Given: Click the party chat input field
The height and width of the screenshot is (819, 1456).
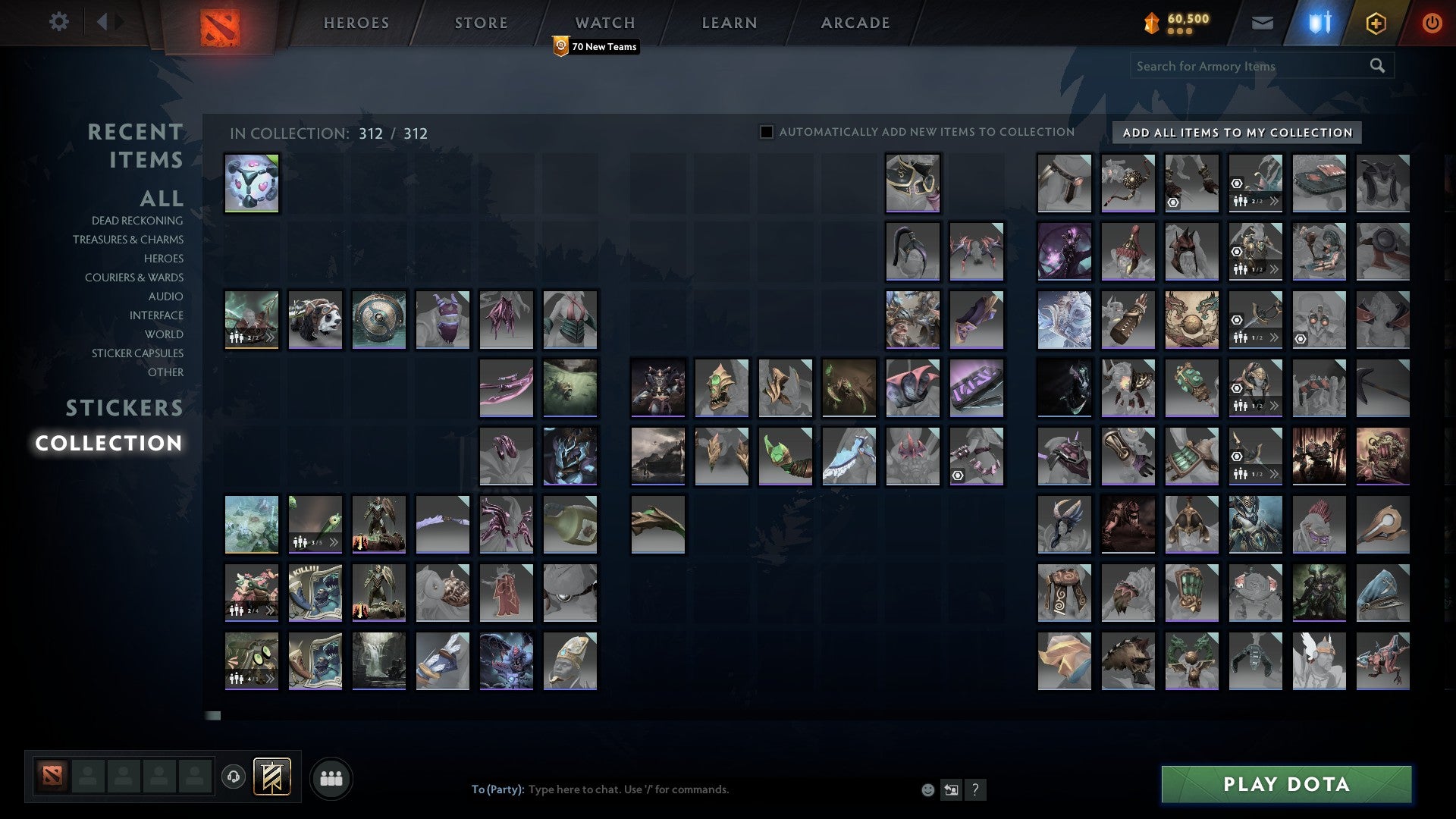Looking at the screenshot, I should click(x=682, y=789).
